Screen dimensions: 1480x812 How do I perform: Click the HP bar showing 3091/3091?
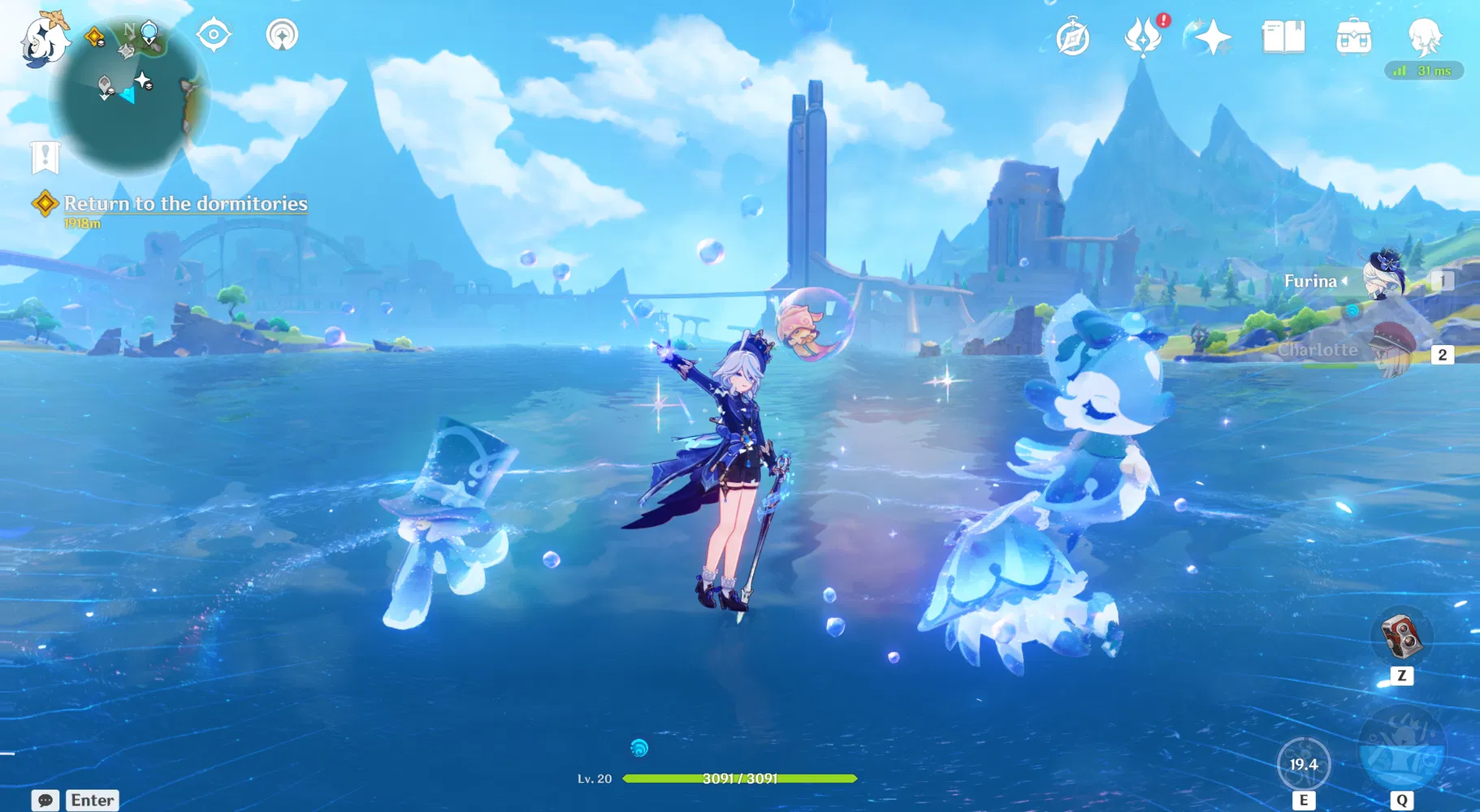click(738, 778)
